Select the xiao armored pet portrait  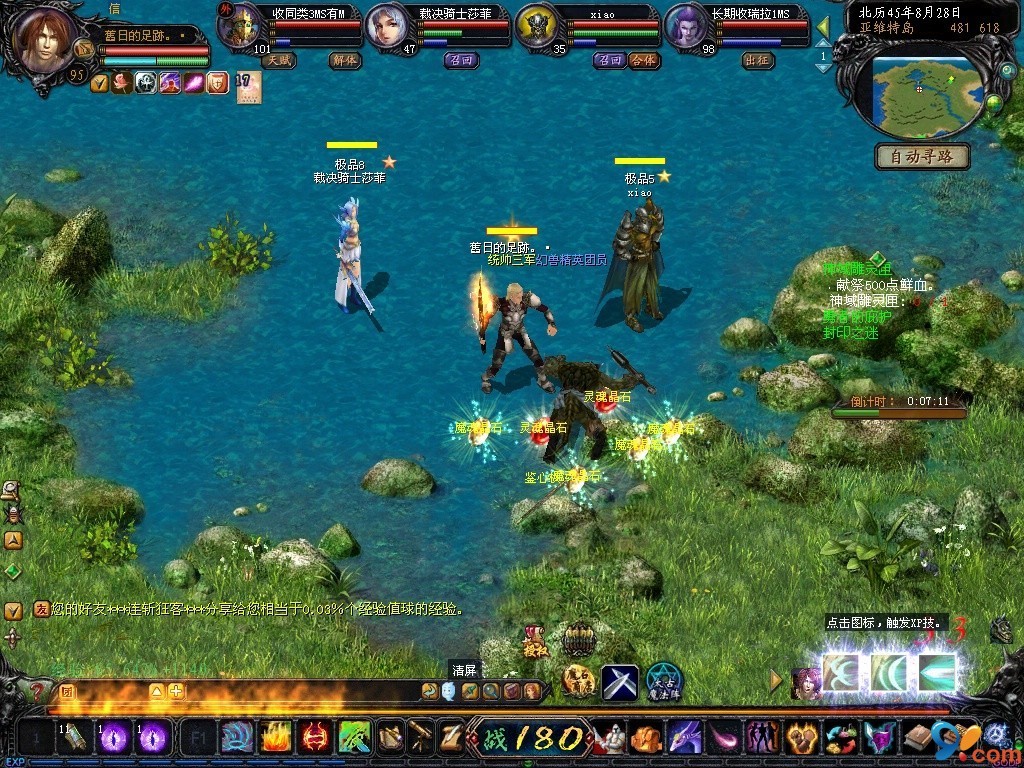pos(537,26)
